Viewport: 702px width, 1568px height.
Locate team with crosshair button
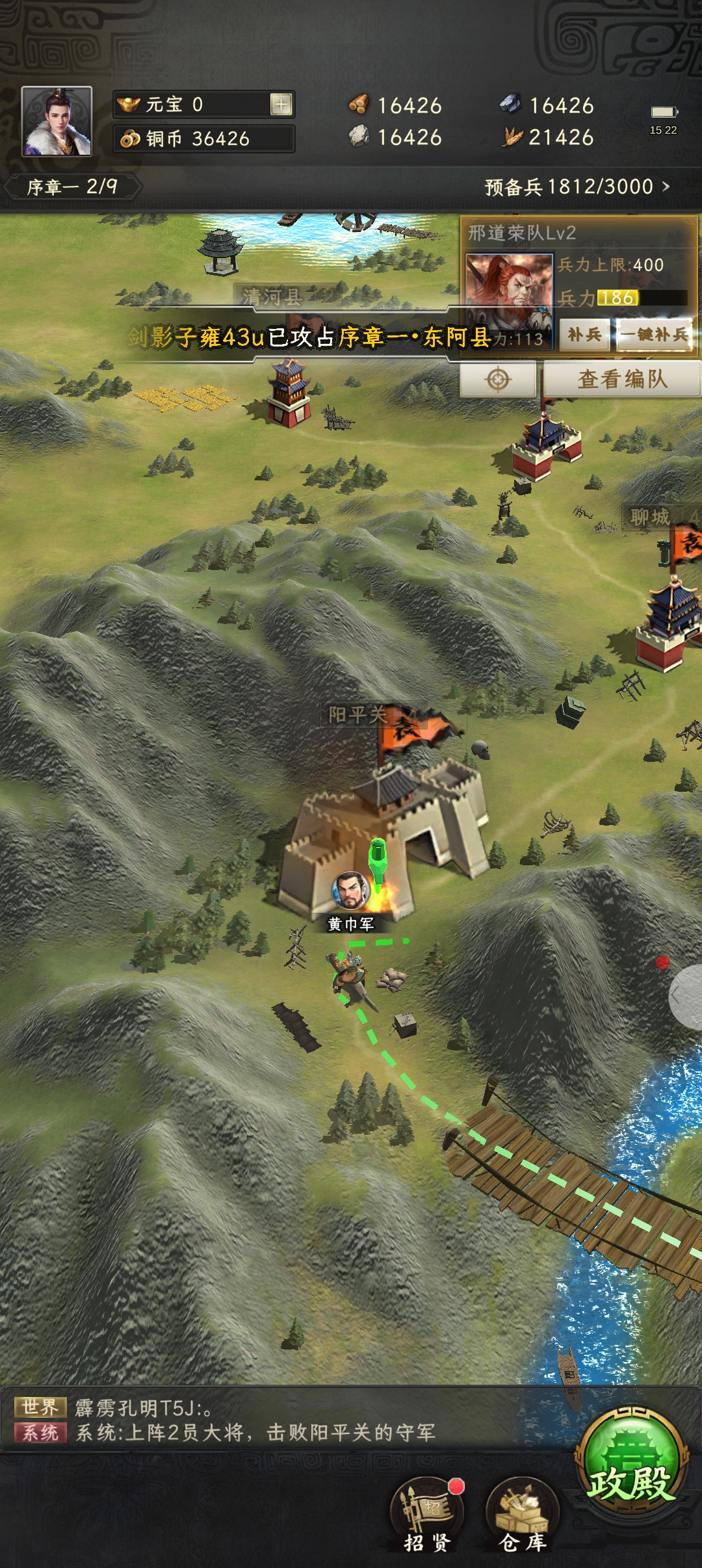498,379
